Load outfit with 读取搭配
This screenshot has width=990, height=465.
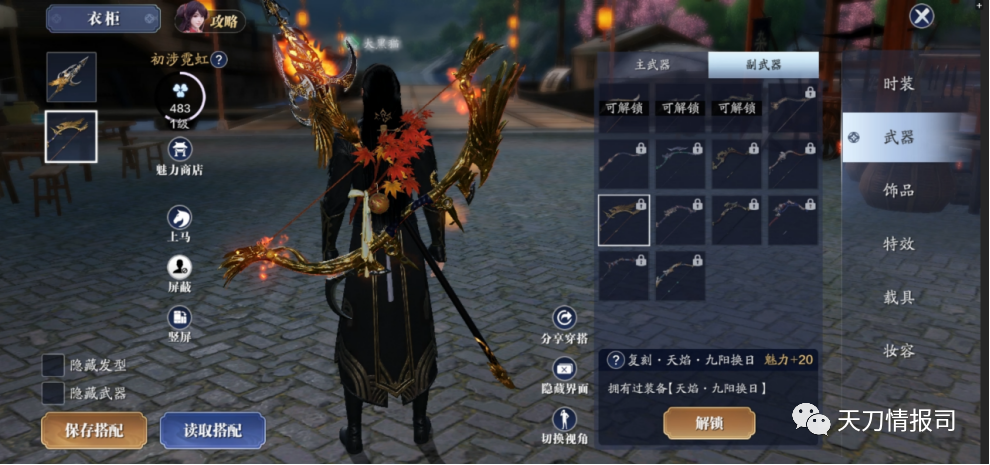click(212, 430)
